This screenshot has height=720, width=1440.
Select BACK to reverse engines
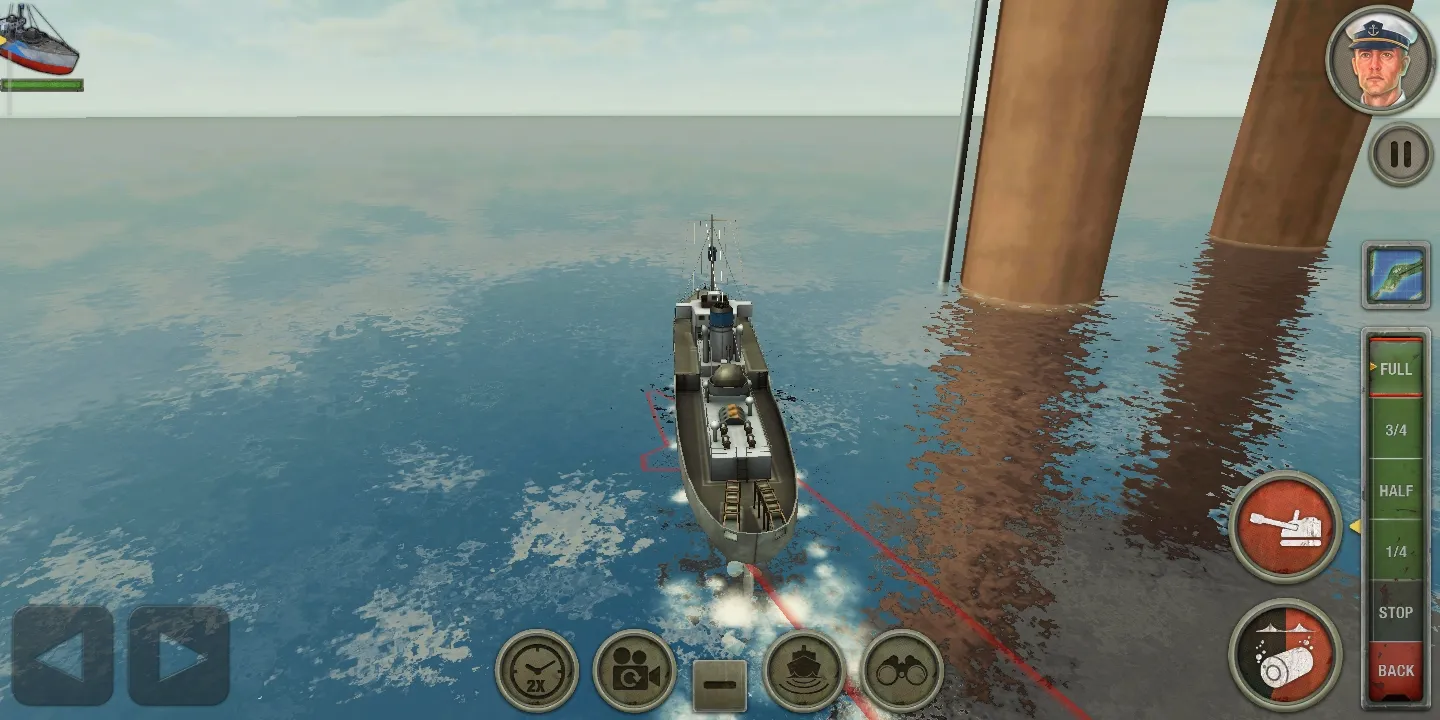pos(1395,671)
